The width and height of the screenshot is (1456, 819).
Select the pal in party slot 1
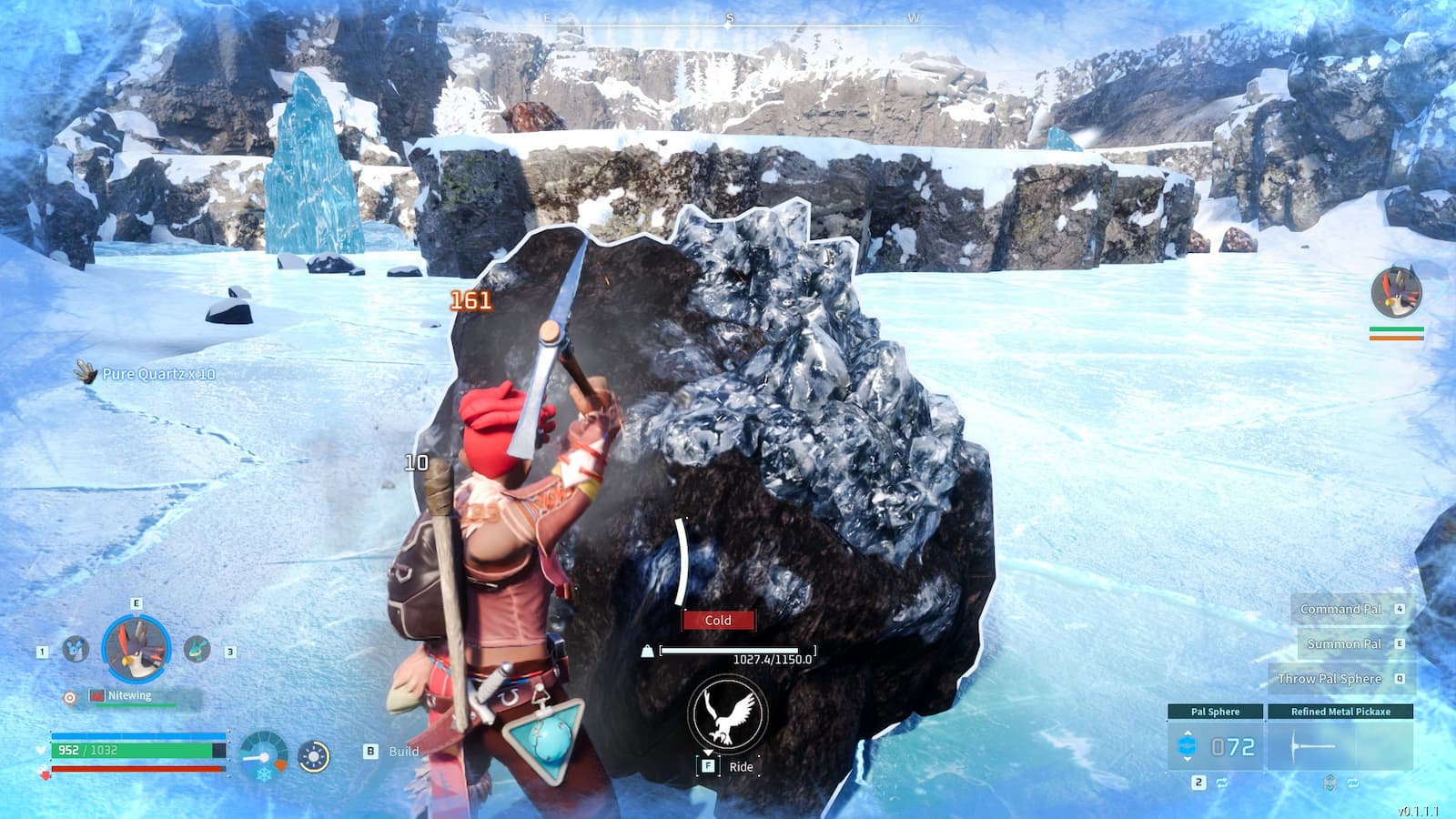tap(75, 649)
